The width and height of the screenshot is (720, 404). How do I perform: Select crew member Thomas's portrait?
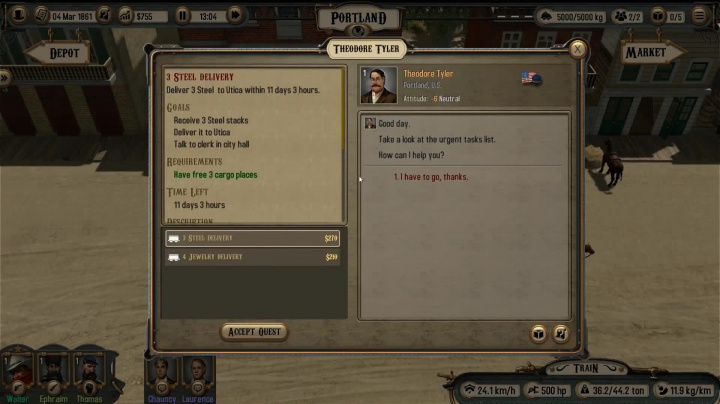87,374
